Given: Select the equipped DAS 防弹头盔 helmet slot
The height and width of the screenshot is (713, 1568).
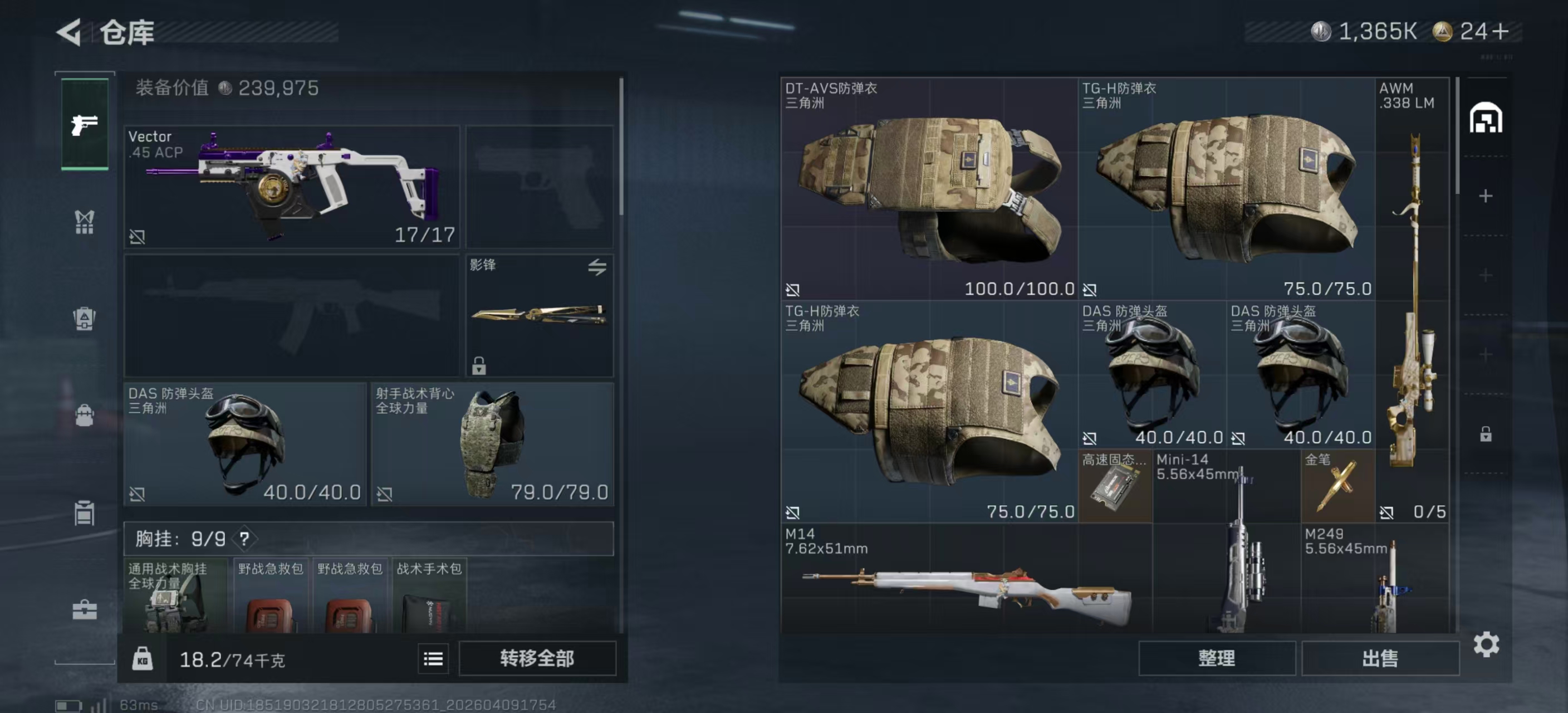Looking at the screenshot, I should tap(244, 444).
